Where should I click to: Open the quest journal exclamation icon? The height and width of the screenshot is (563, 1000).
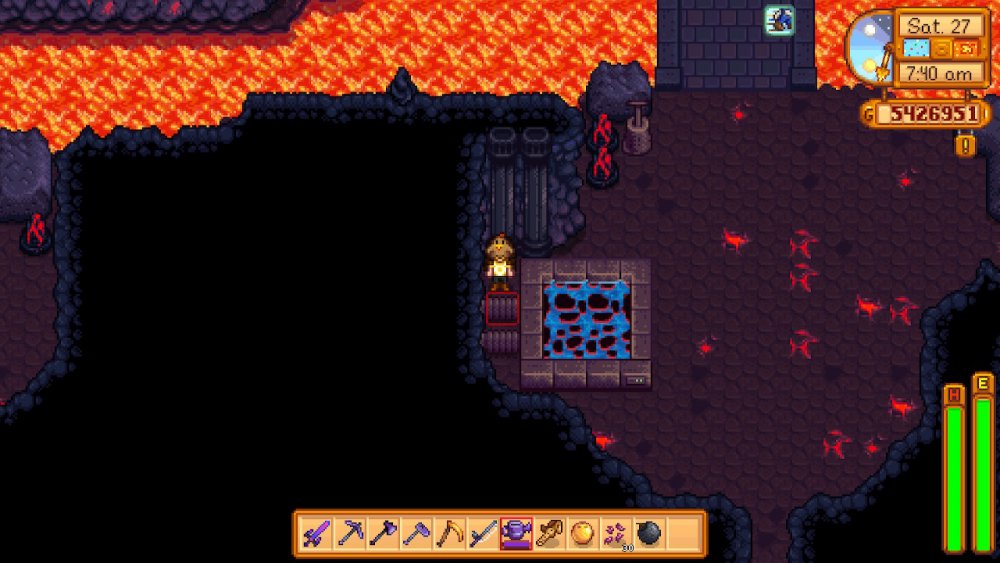(965, 146)
